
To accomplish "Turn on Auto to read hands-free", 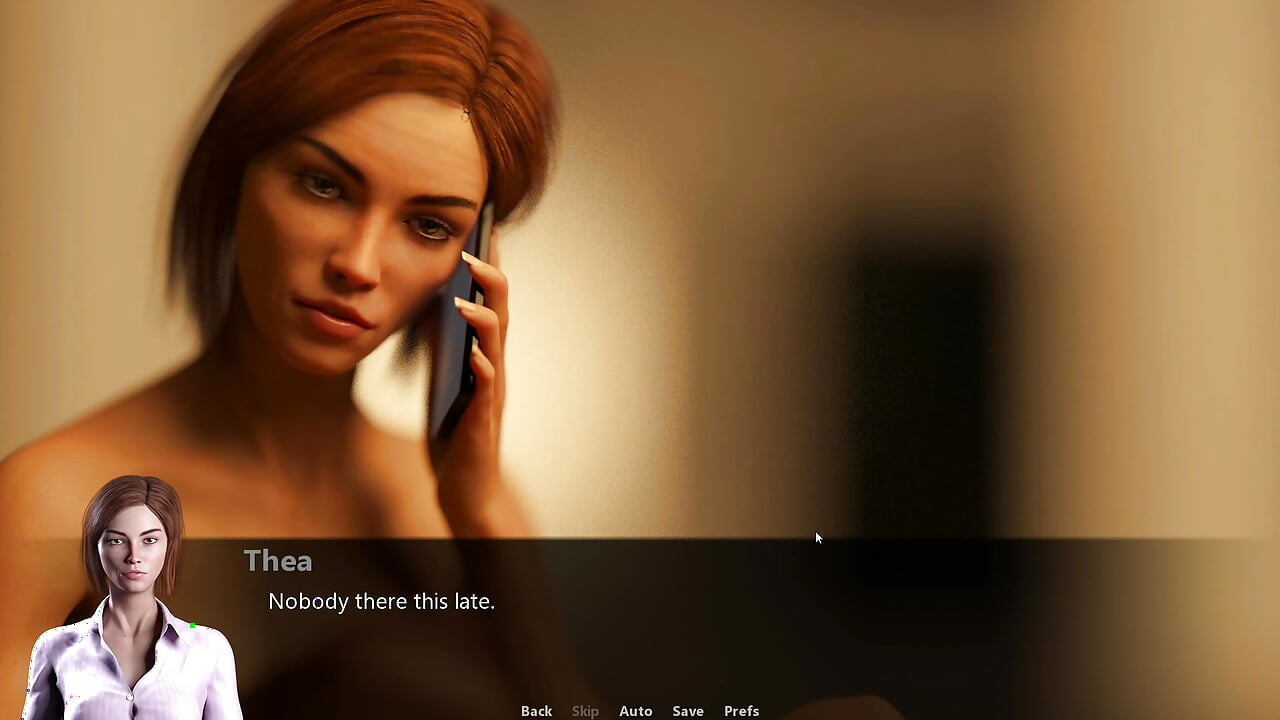I will point(636,710).
